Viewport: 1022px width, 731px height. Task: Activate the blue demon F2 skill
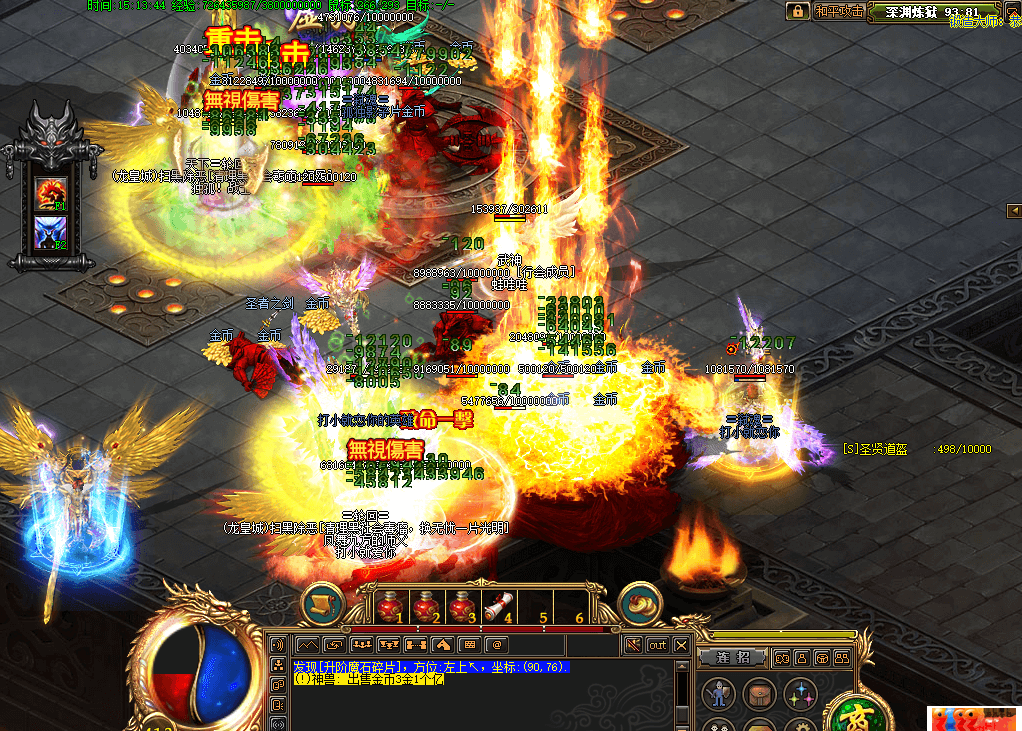coord(50,231)
